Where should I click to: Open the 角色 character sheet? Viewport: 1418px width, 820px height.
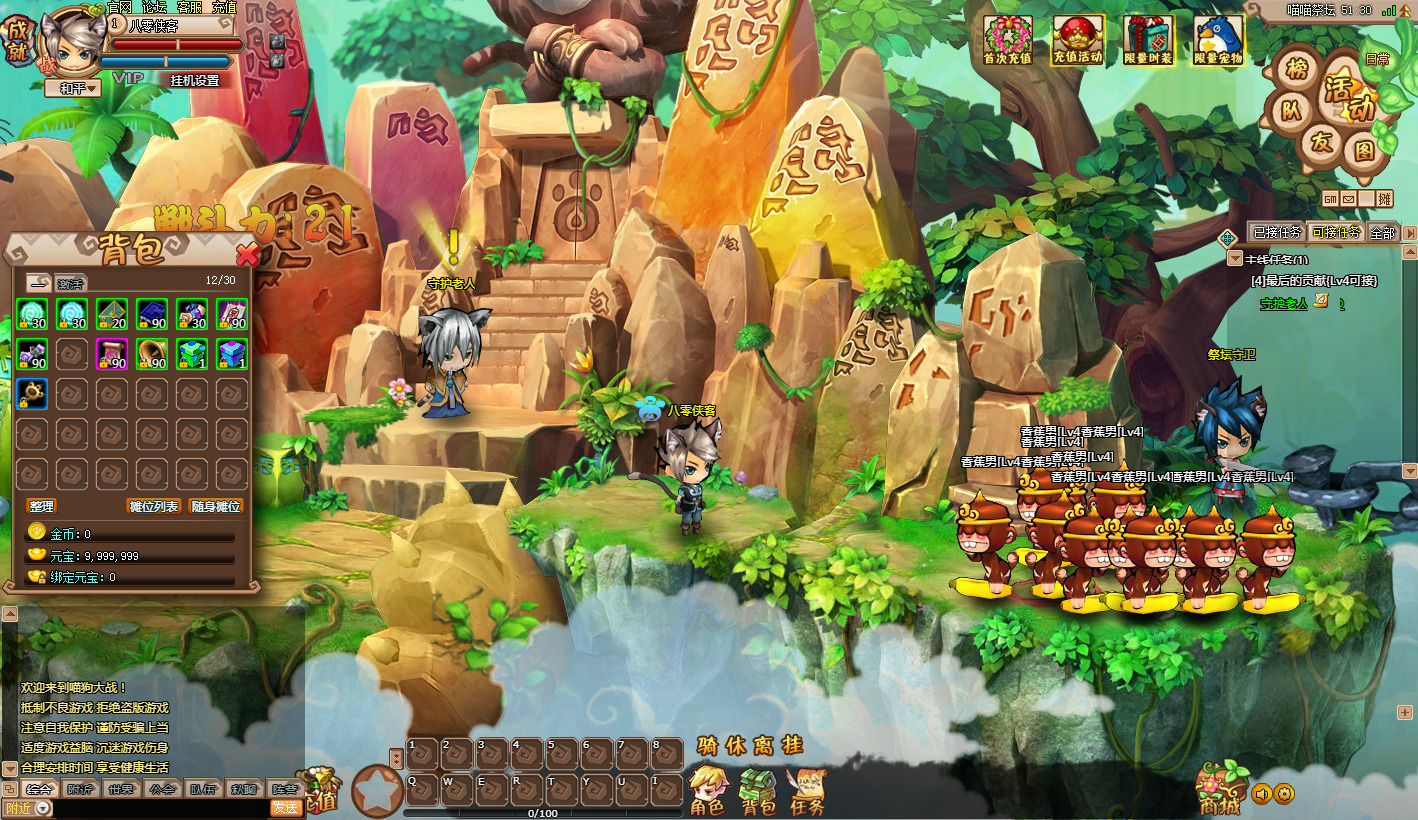tap(708, 791)
